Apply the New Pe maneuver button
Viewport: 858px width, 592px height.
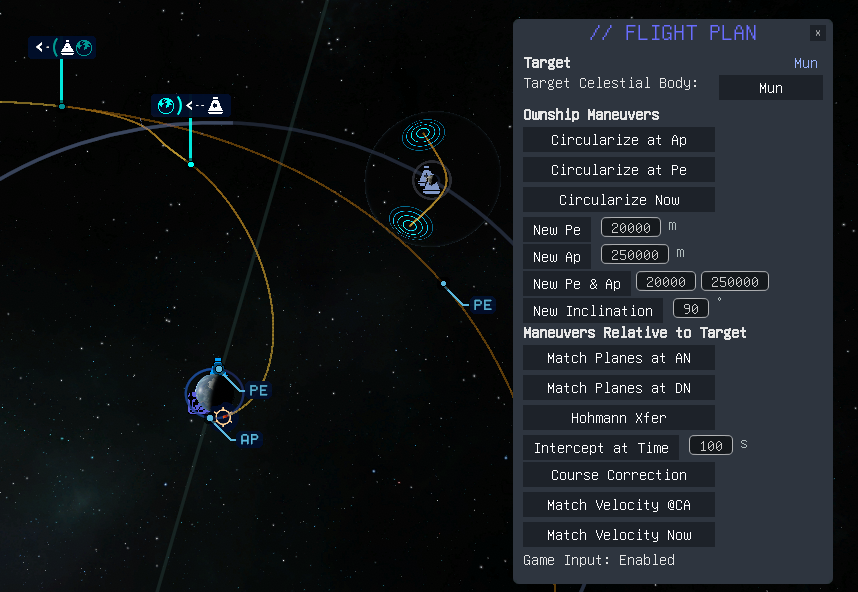click(557, 230)
